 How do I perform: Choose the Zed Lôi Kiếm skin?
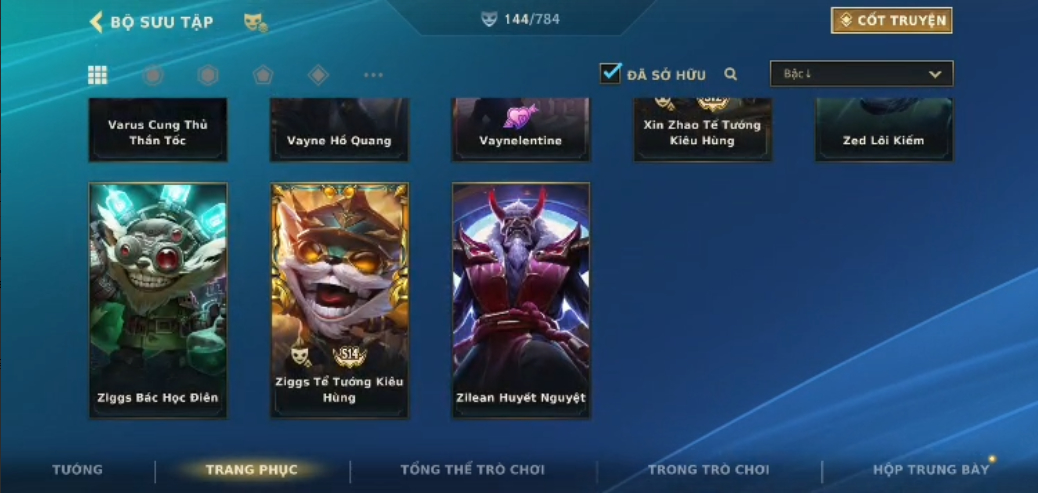tap(883, 130)
